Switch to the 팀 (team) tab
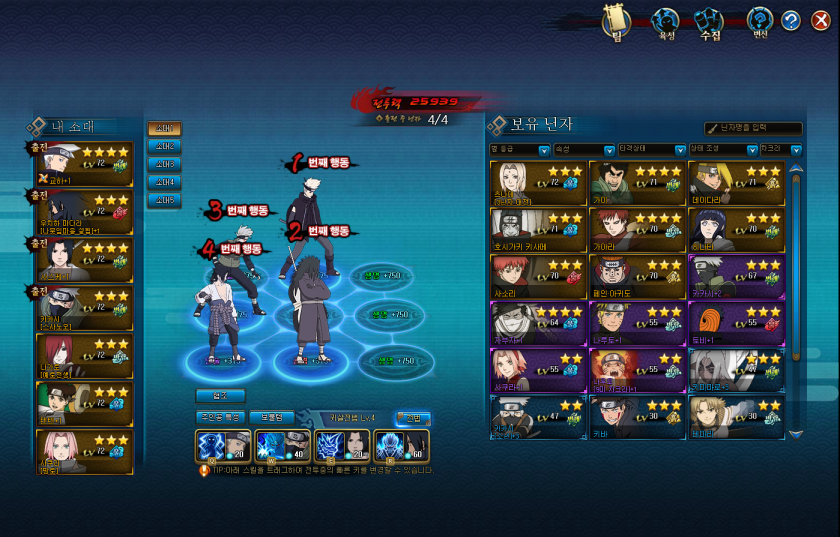This screenshot has height=537, width=840. (617, 22)
